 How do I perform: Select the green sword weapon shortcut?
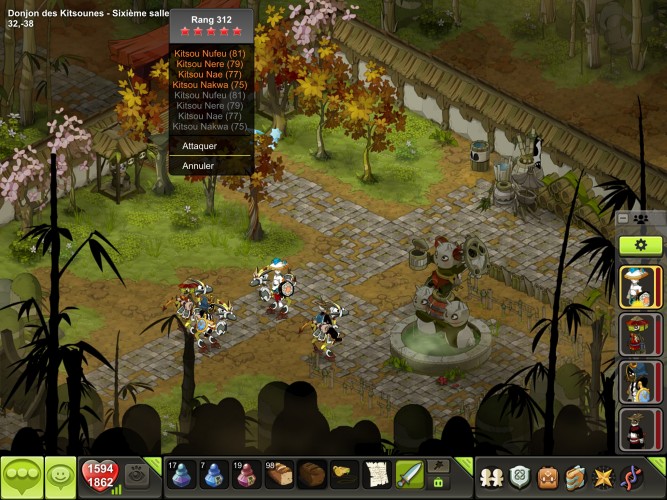408,474
